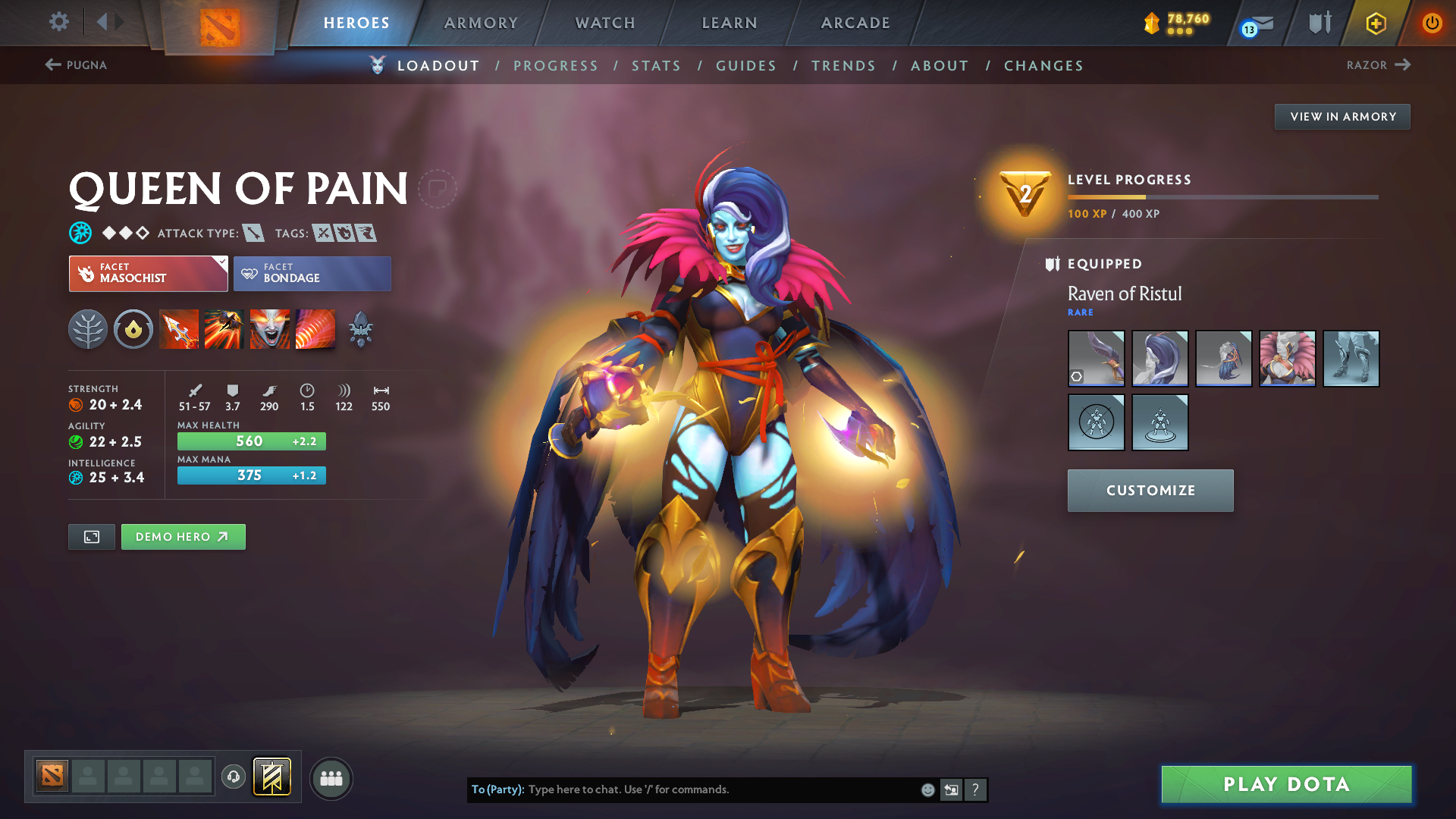Switch to the Bondage facet
The height and width of the screenshot is (819, 1456).
point(312,274)
